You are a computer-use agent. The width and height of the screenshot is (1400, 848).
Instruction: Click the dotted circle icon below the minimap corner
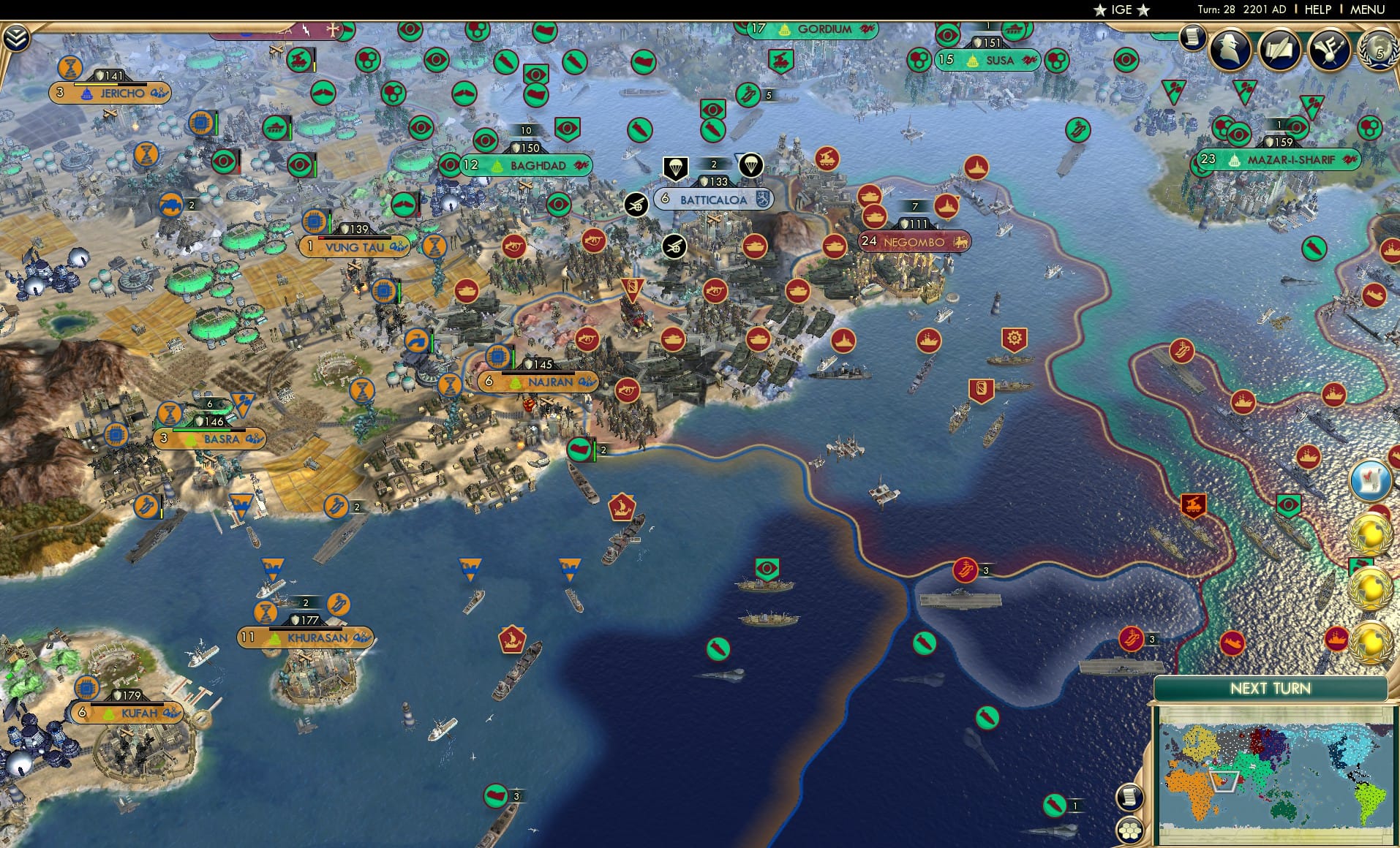(1129, 830)
